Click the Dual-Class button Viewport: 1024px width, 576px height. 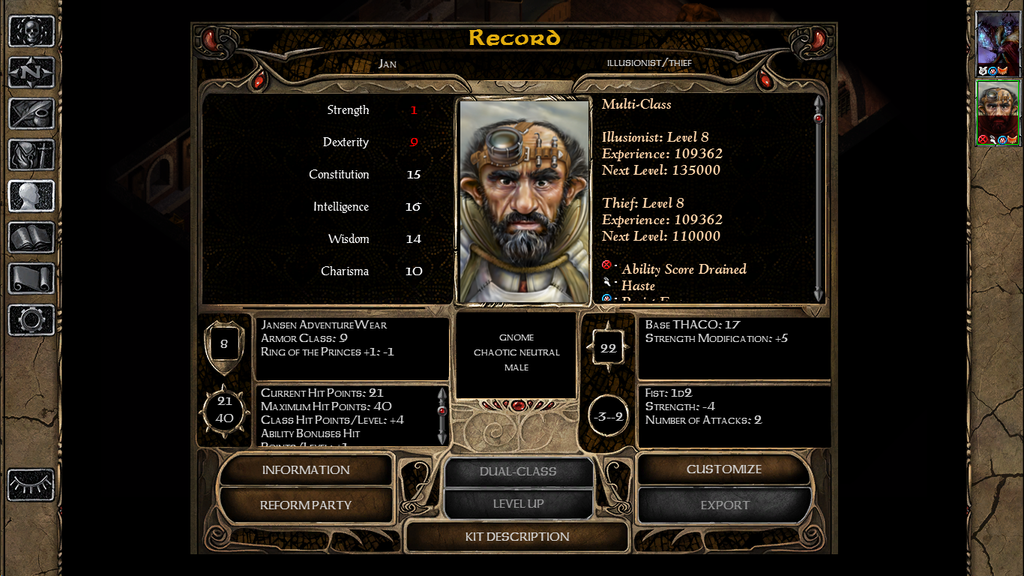[517, 471]
